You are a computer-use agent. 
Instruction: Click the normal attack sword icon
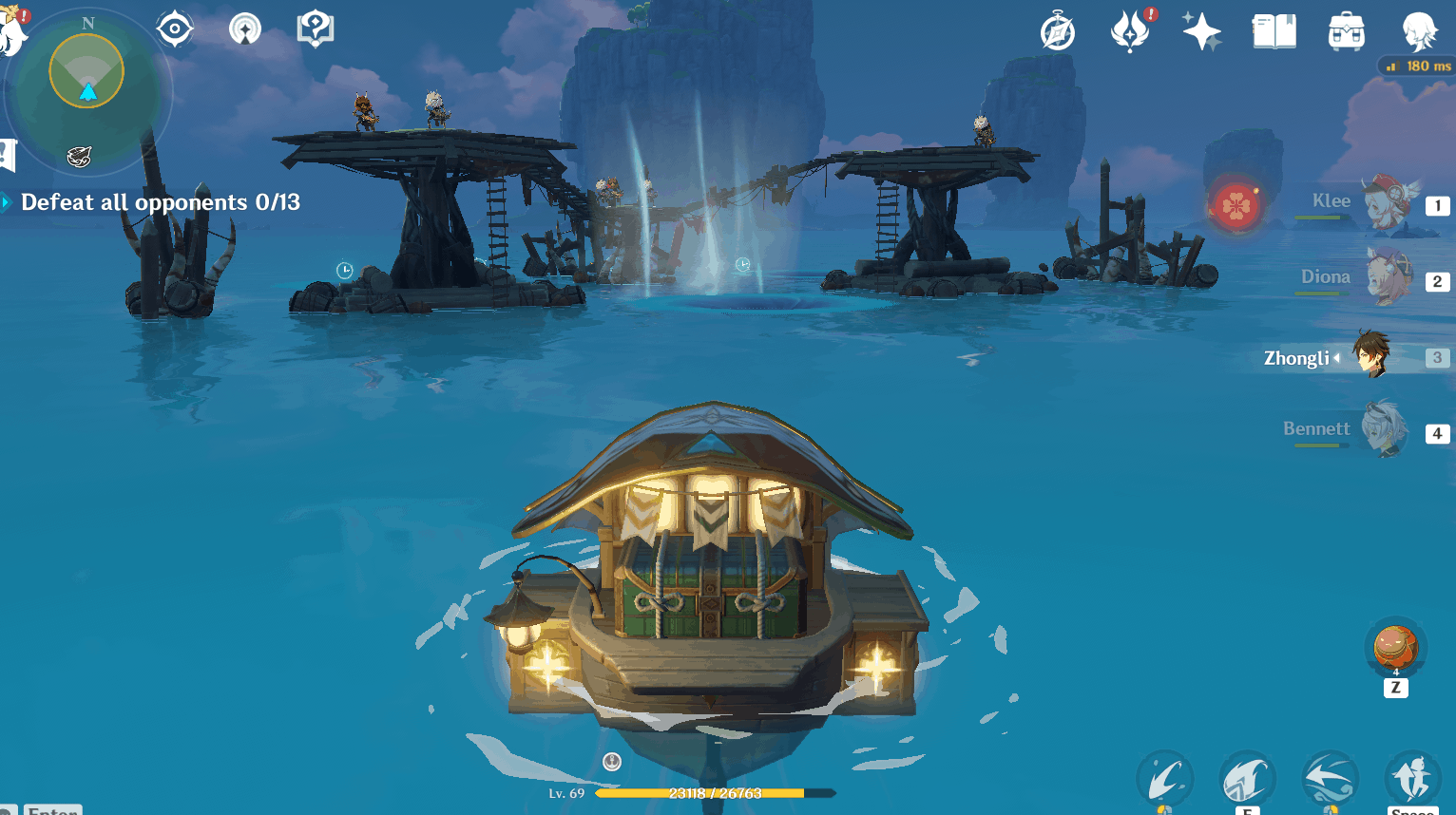point(1167,779)
